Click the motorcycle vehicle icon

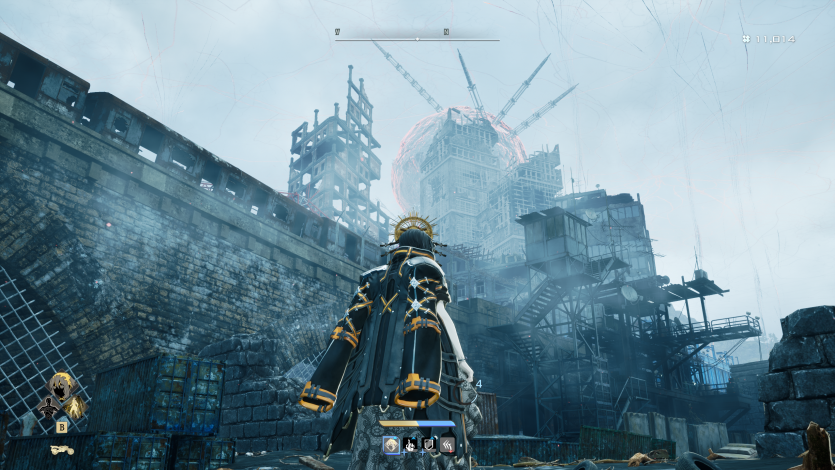pos(62,451)
